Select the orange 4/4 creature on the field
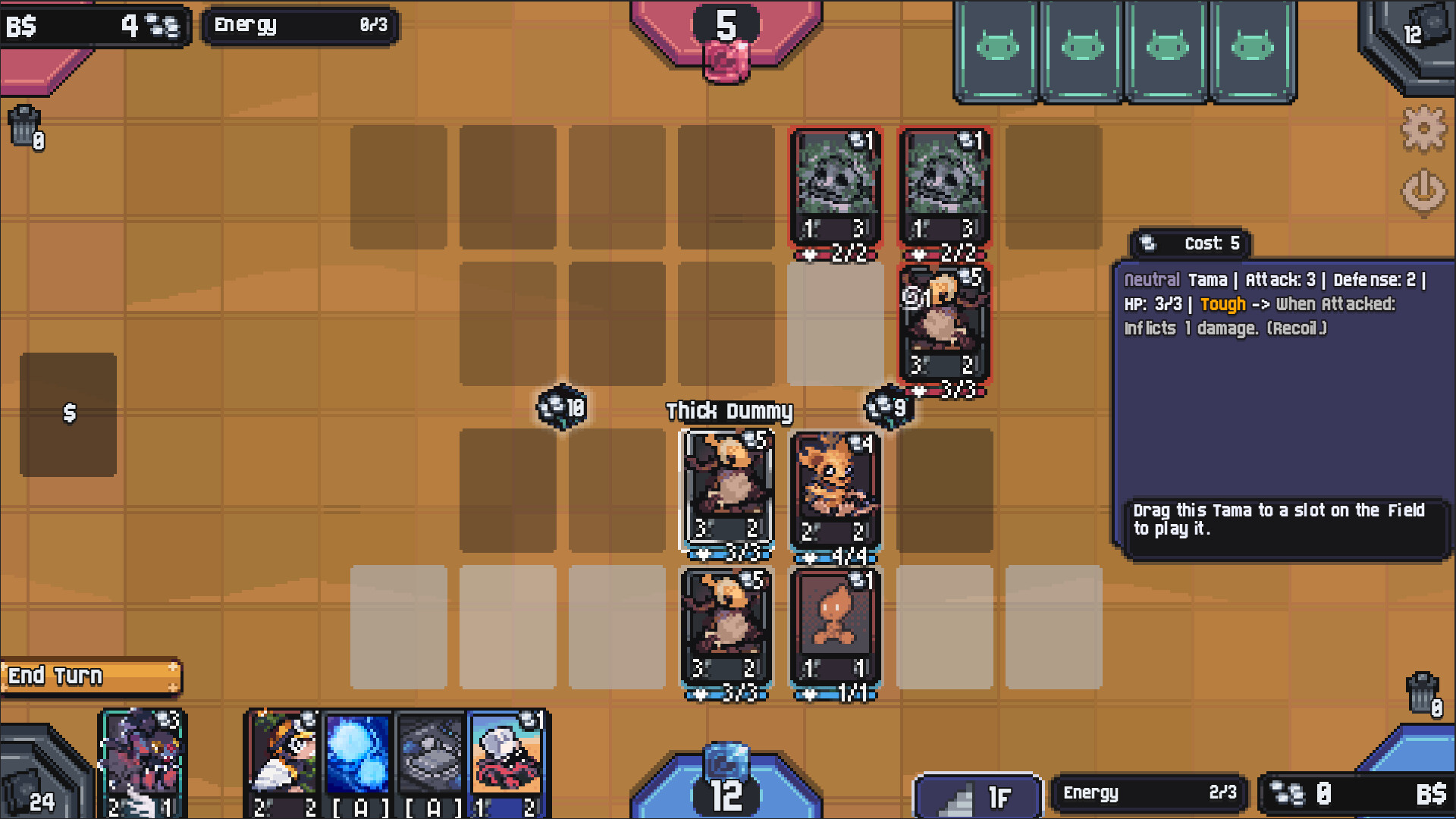The width and height of the screenshot is (1456, 819). [x=836, y=489]
